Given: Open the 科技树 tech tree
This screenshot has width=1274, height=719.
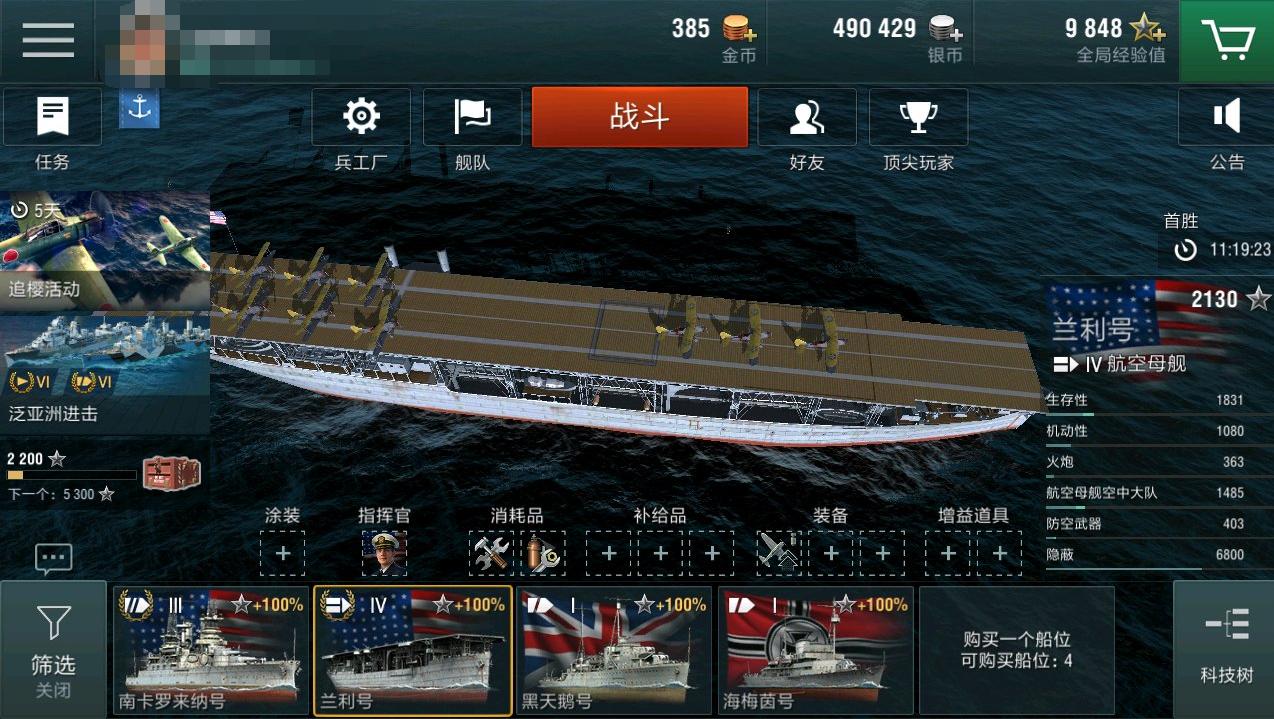Looking at the screenshot, I should point(1226,649).
